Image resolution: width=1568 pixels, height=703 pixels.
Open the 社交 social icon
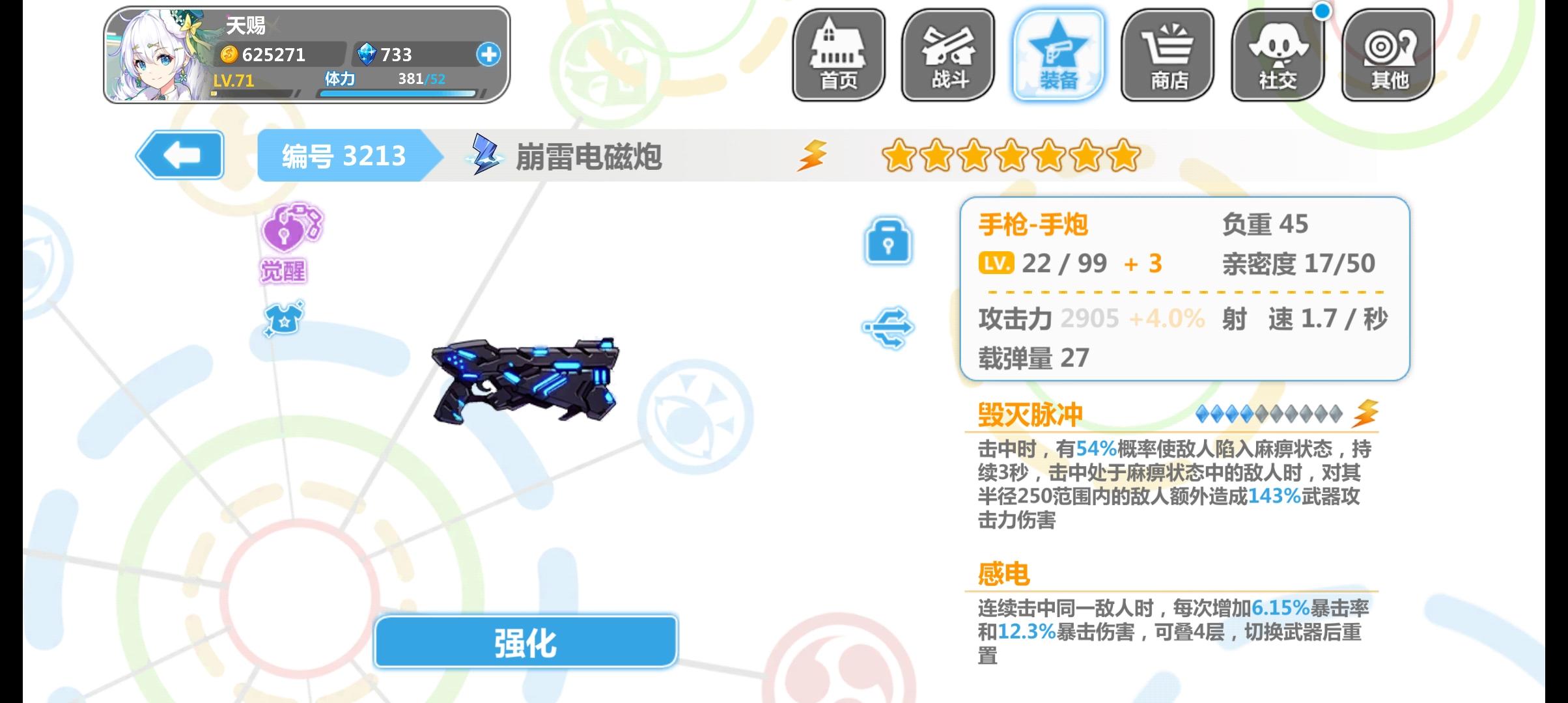pyautogui.click(x=1278, y=55)
